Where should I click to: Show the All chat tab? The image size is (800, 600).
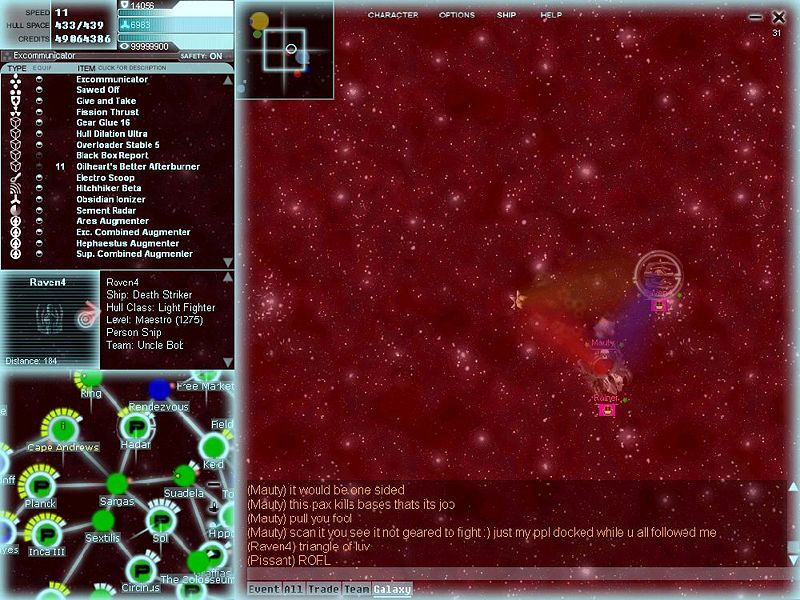[x=295, y=590]
